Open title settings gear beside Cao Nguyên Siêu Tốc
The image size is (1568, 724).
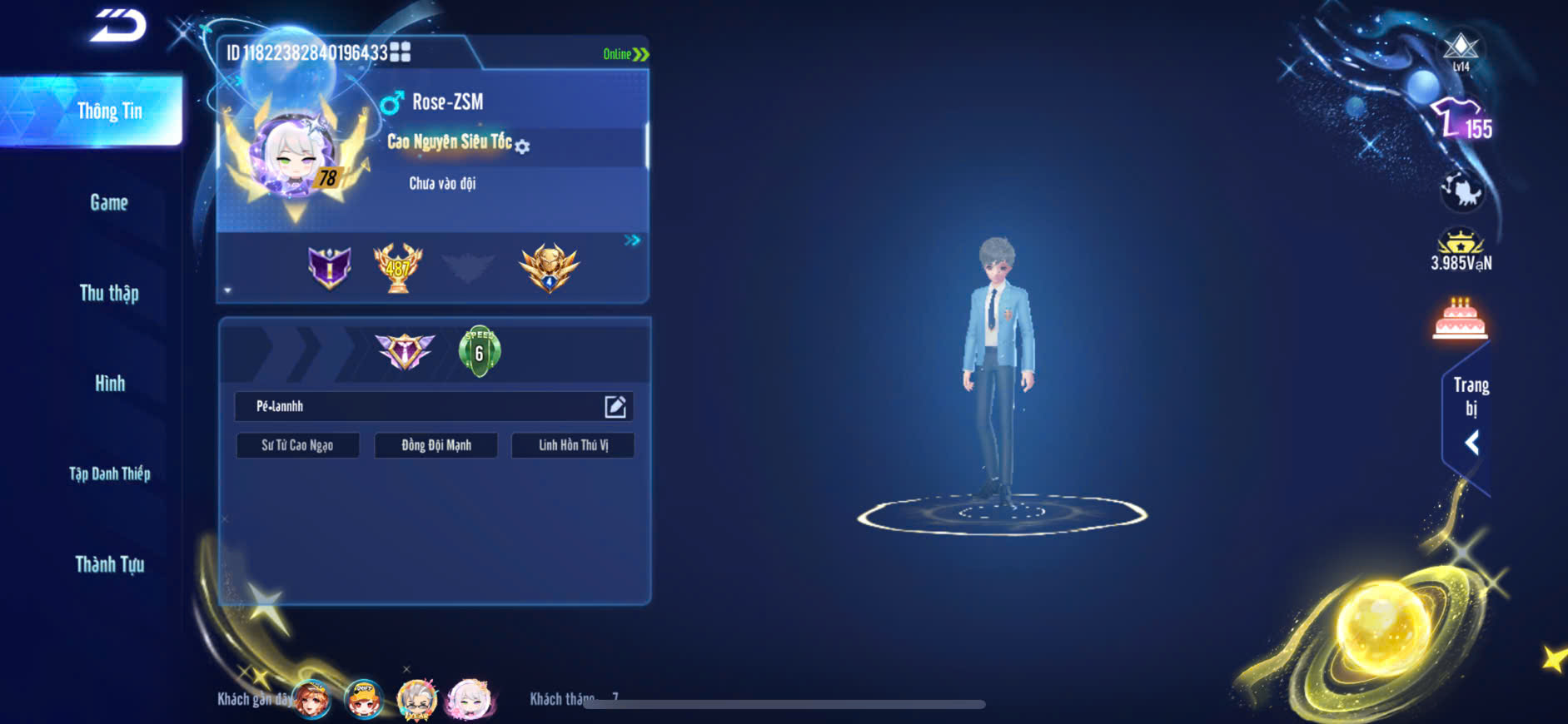pos(522,147)
